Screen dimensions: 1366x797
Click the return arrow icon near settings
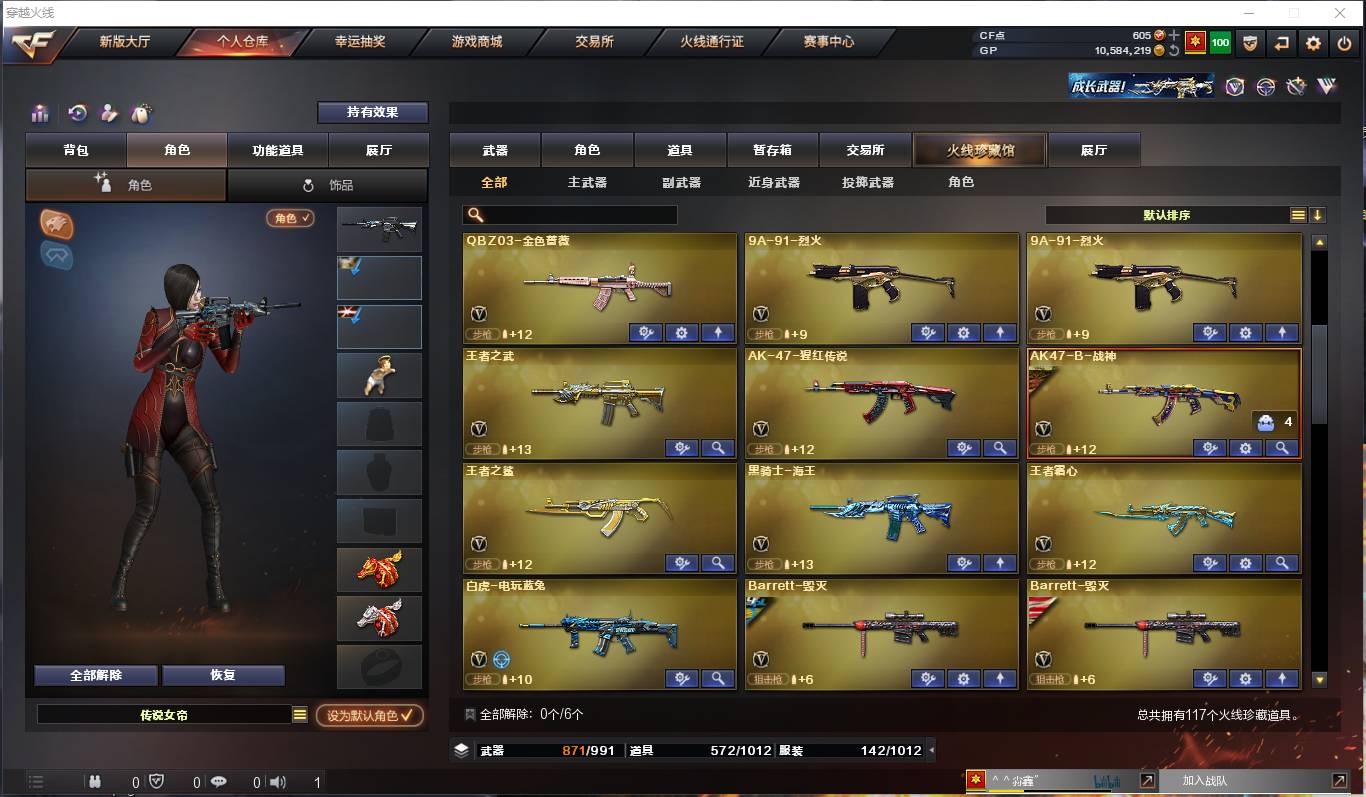pos(1281,43)
